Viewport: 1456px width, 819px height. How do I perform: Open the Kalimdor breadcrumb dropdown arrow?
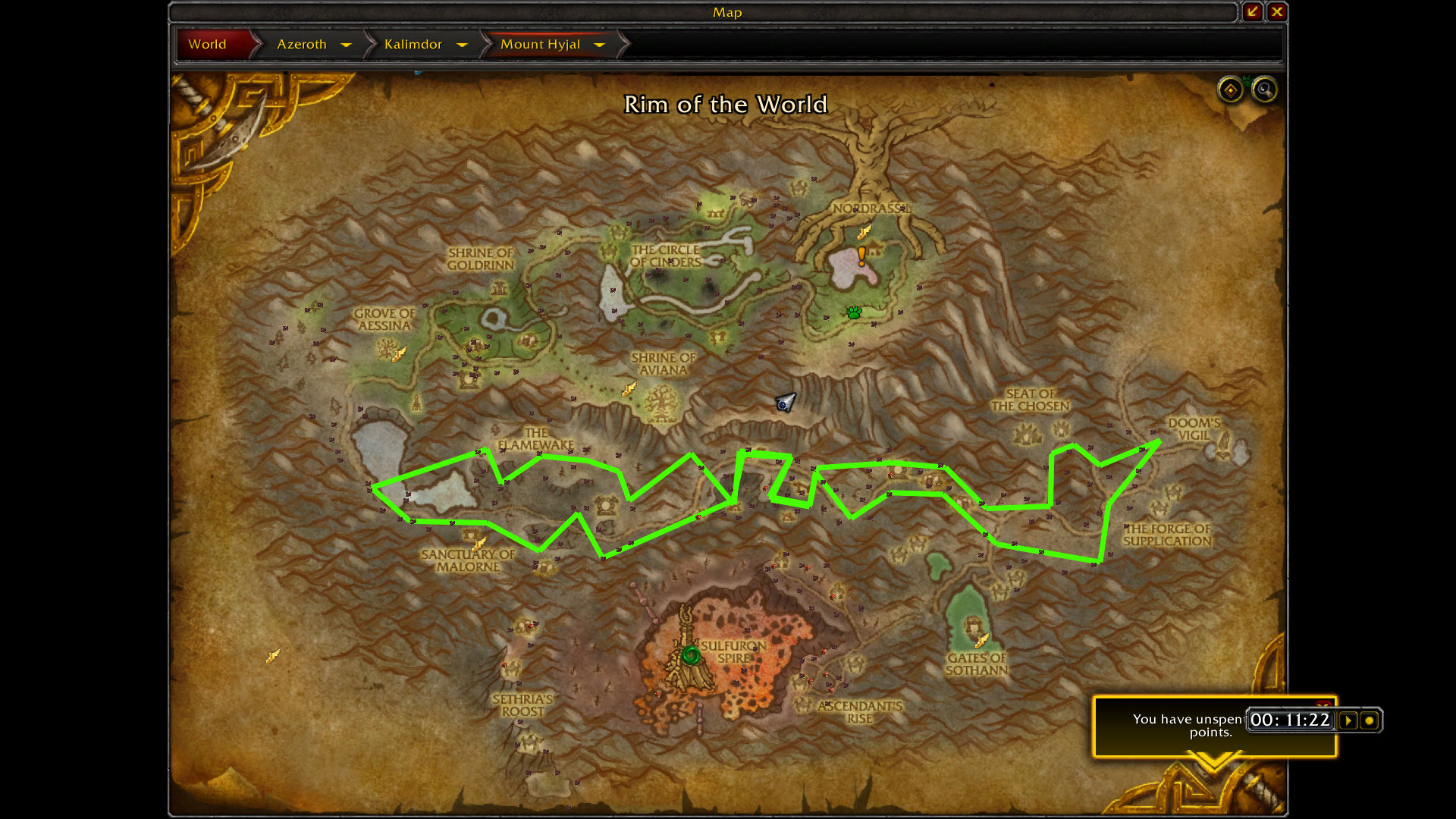click(x=462, y=45)
